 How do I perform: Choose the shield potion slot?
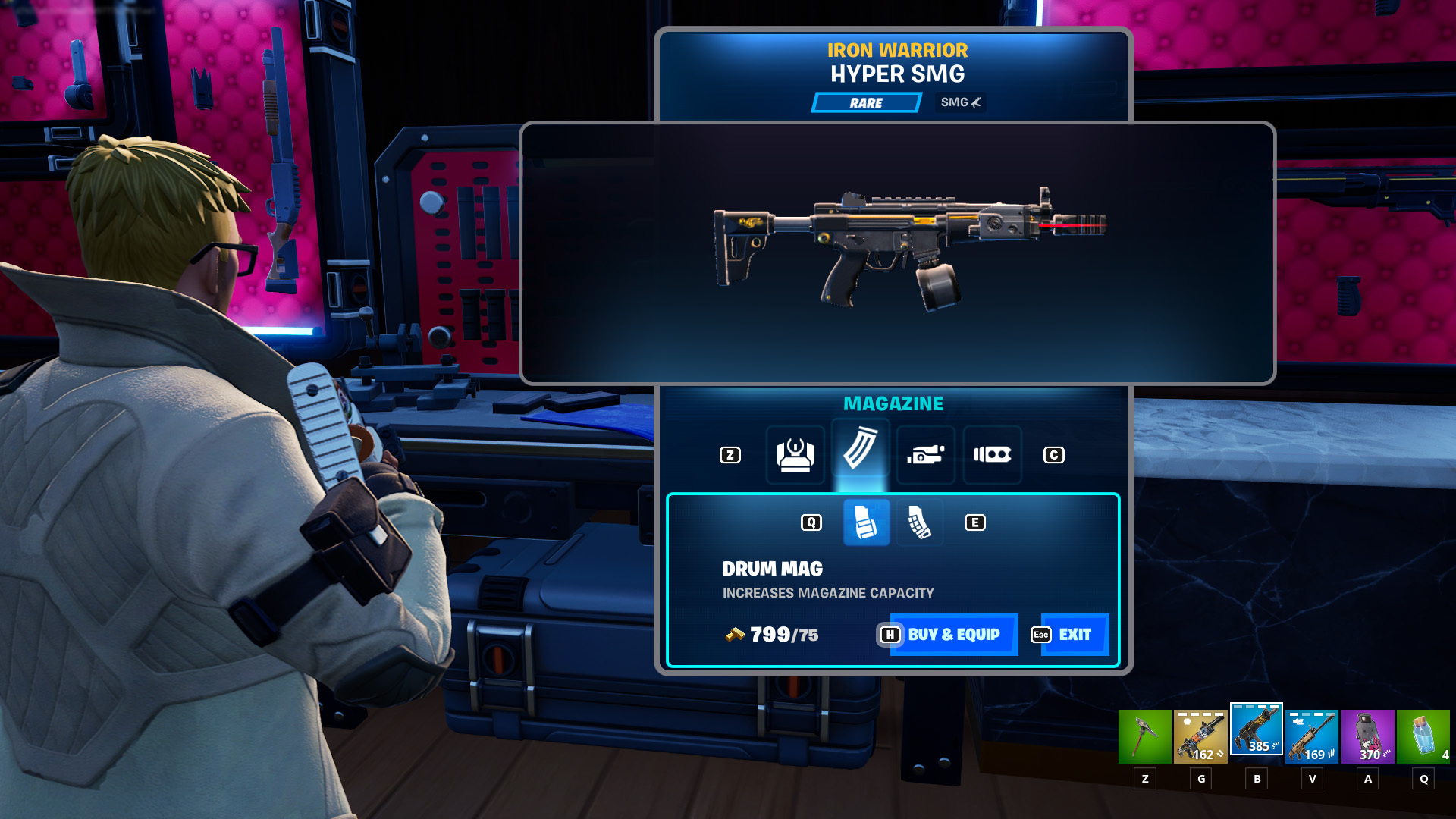click(x=1423, y=736)
